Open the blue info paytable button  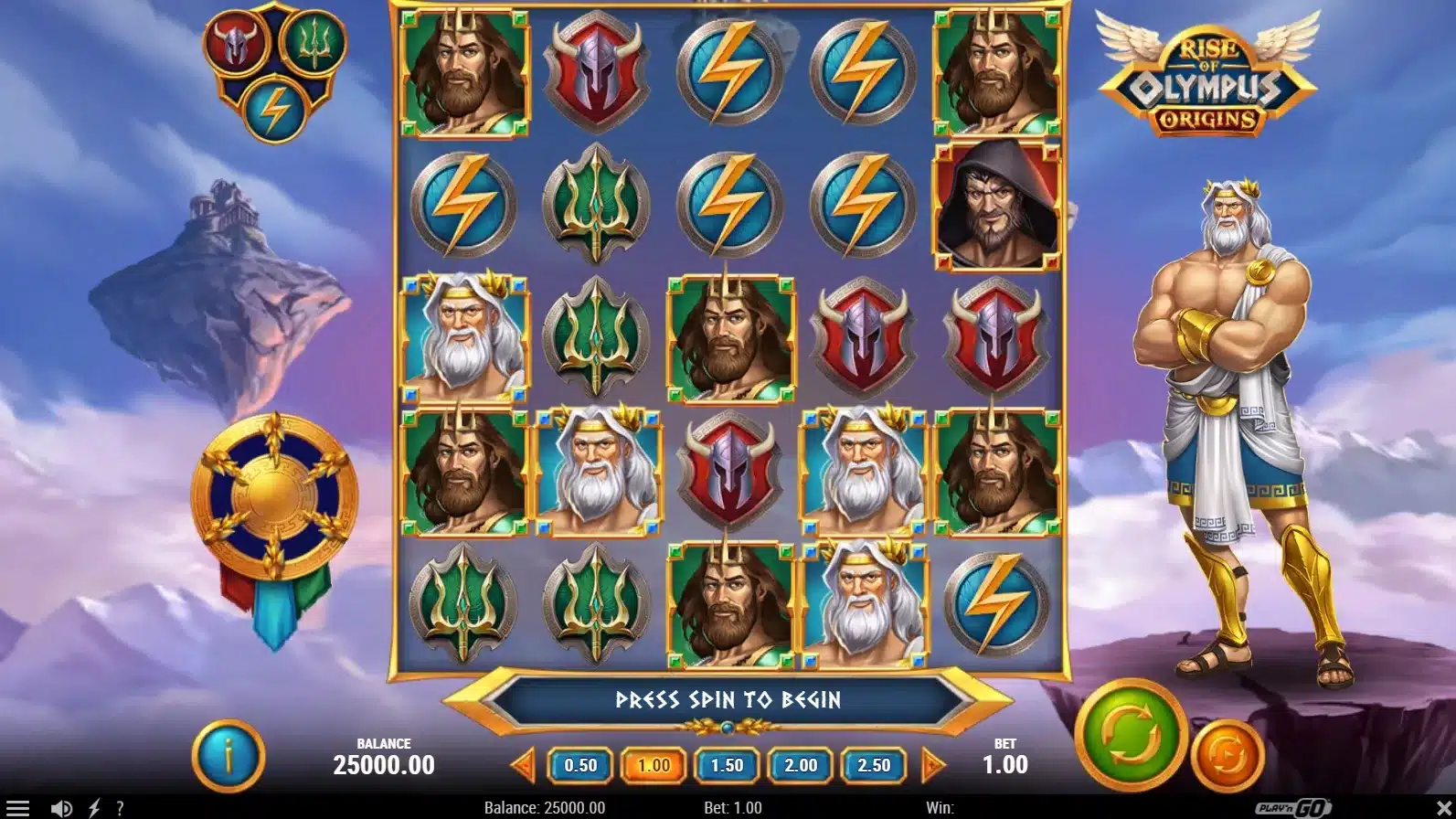228,756
